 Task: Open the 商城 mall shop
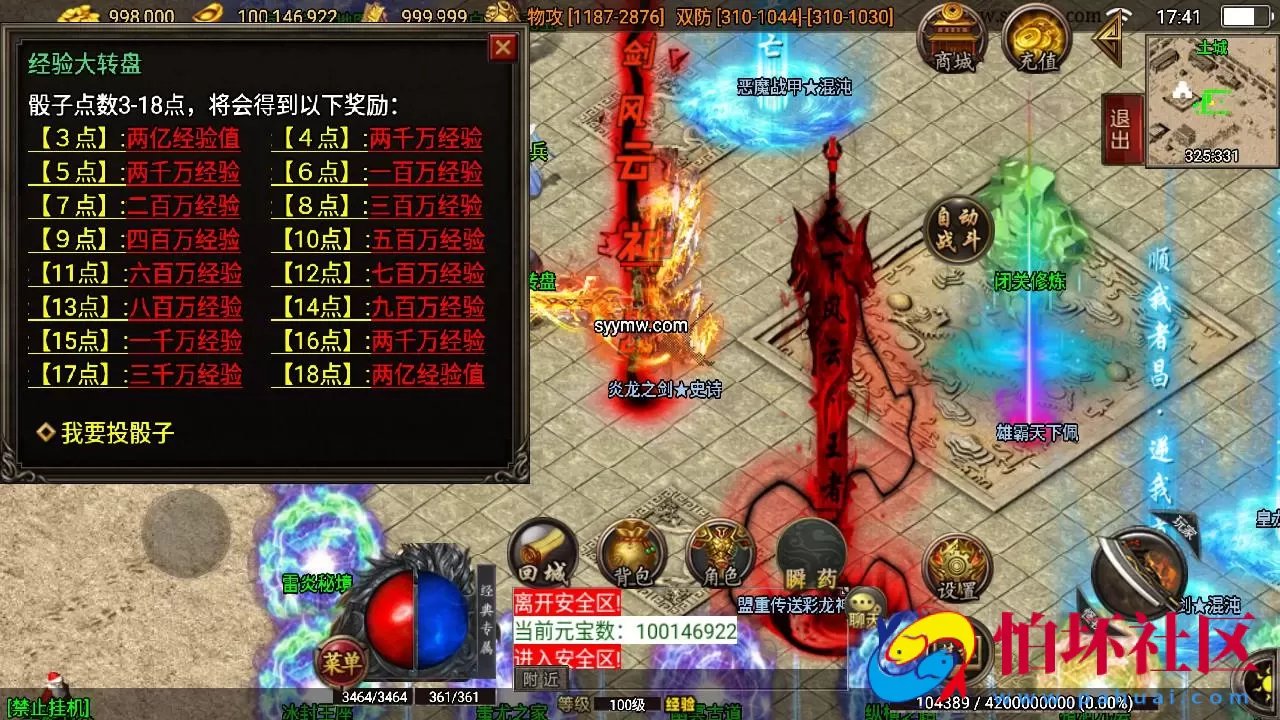point(952,42)
